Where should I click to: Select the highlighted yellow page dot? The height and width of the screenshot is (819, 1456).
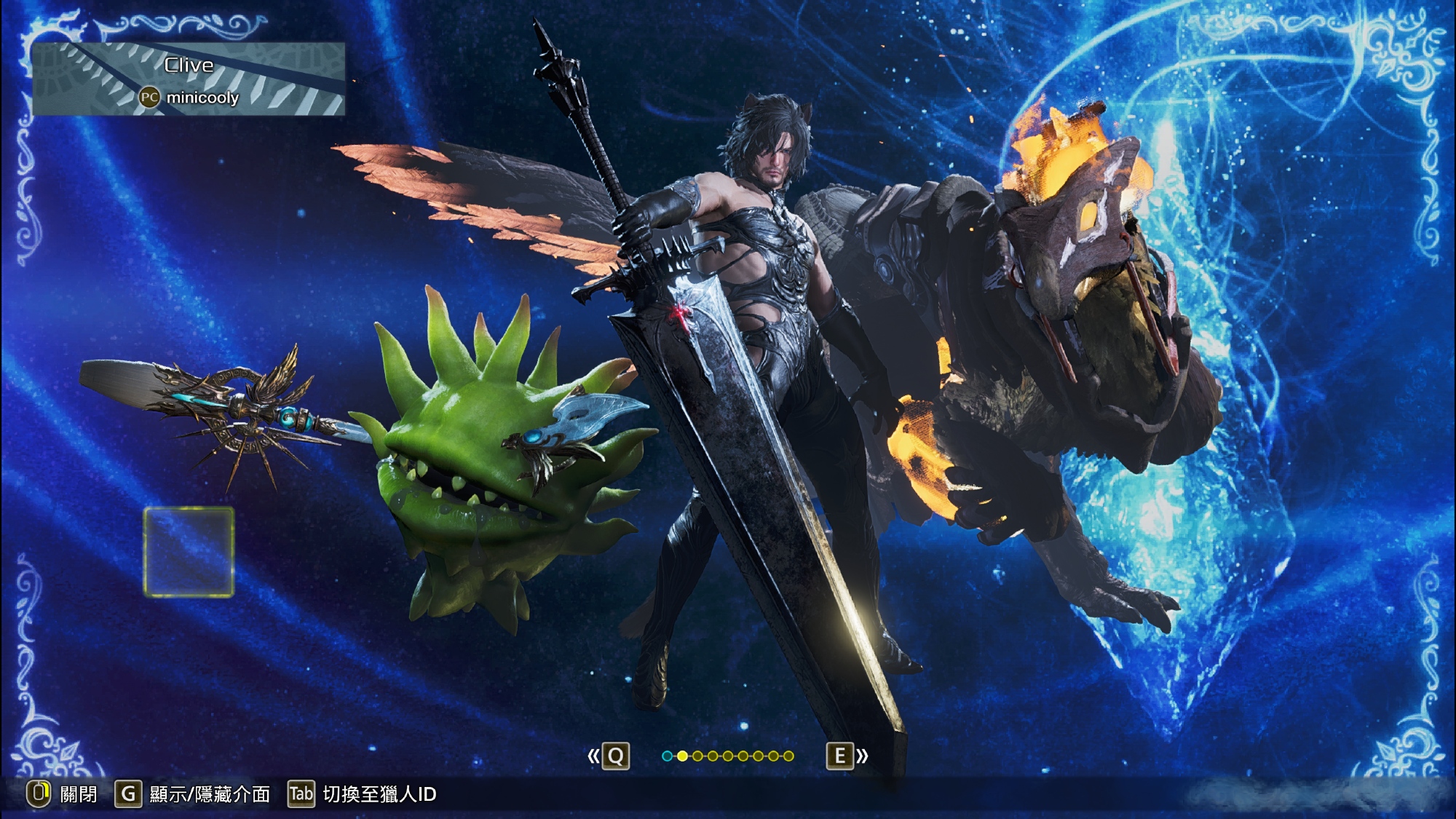[x=682, y=756]
